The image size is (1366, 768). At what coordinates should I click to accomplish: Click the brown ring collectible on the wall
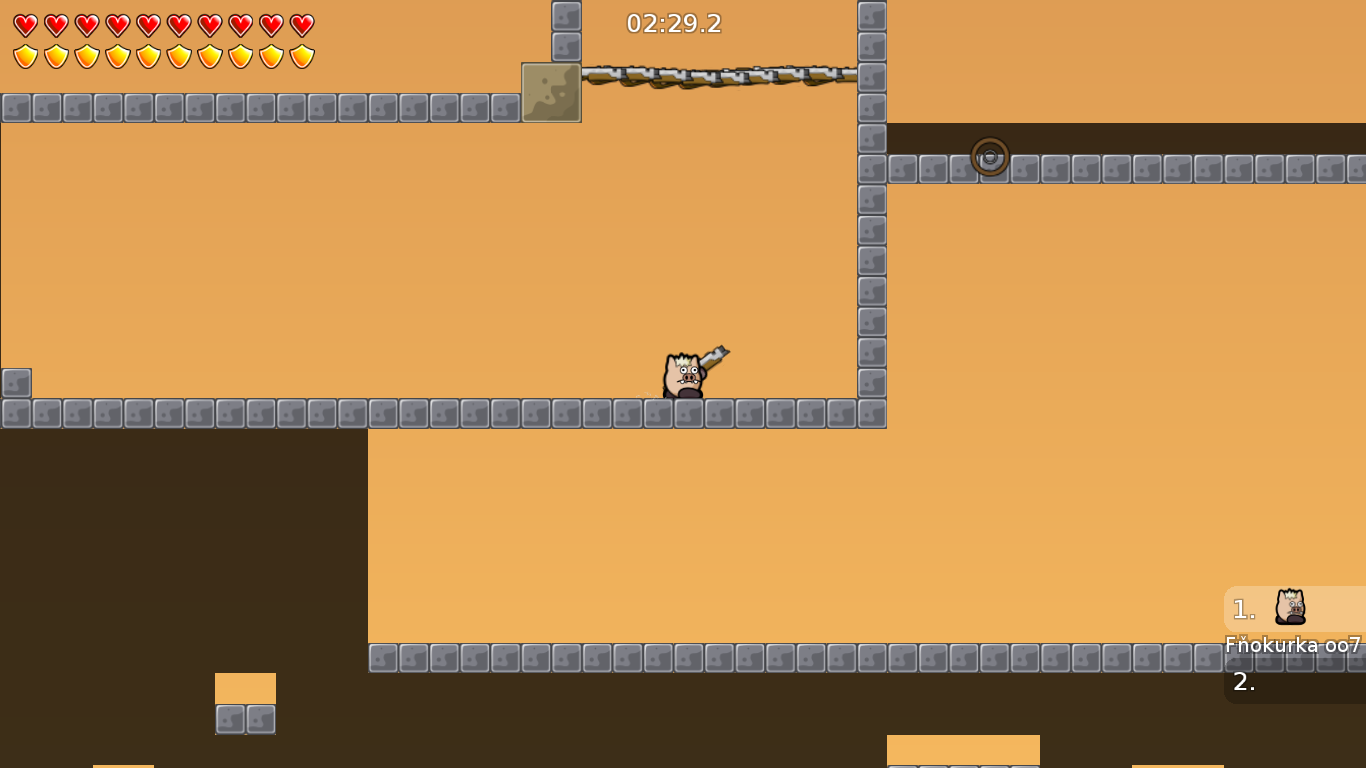pos(992,155)
